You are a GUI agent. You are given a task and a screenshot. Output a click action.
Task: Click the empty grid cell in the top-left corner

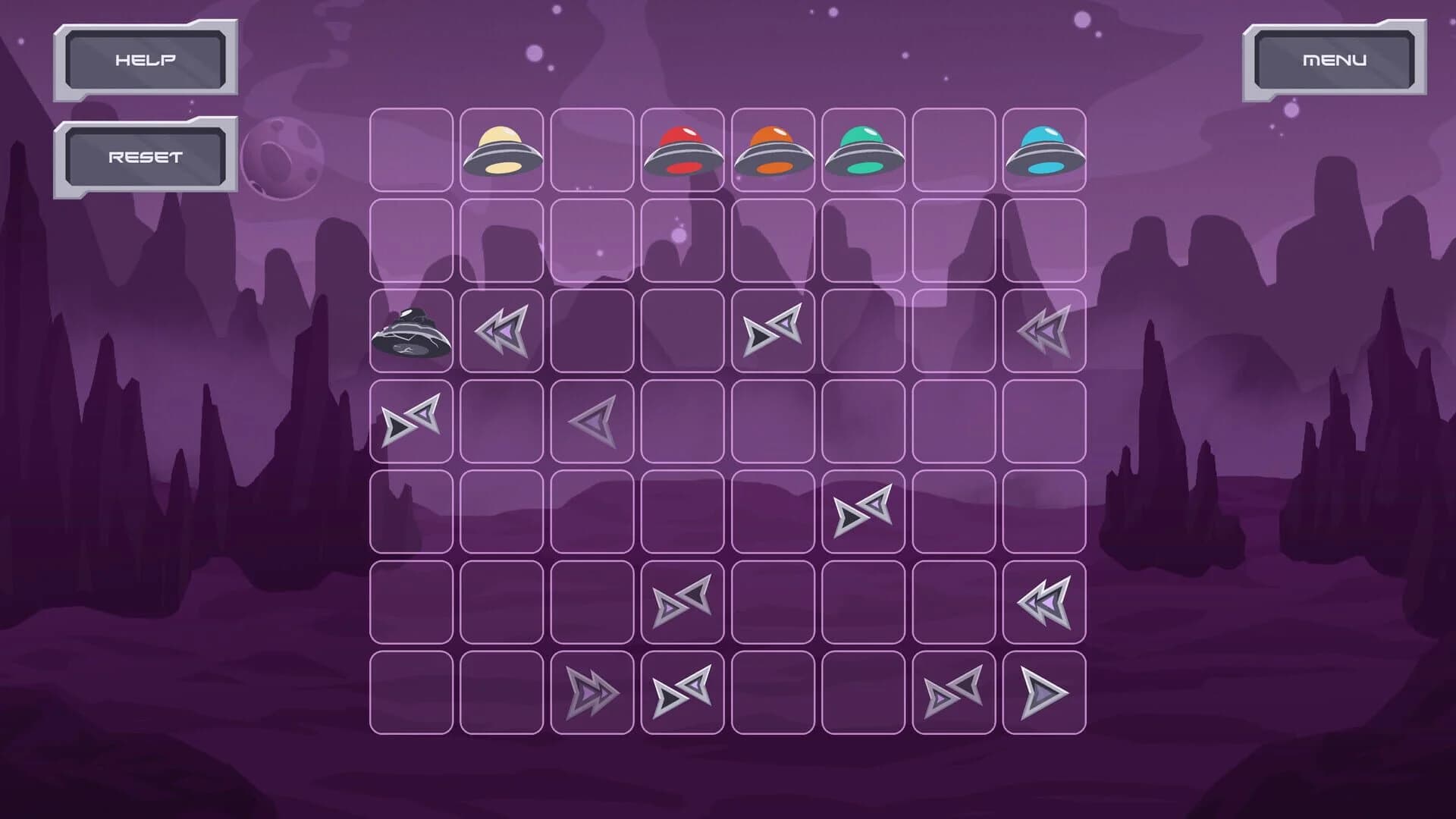coord(410,149)
